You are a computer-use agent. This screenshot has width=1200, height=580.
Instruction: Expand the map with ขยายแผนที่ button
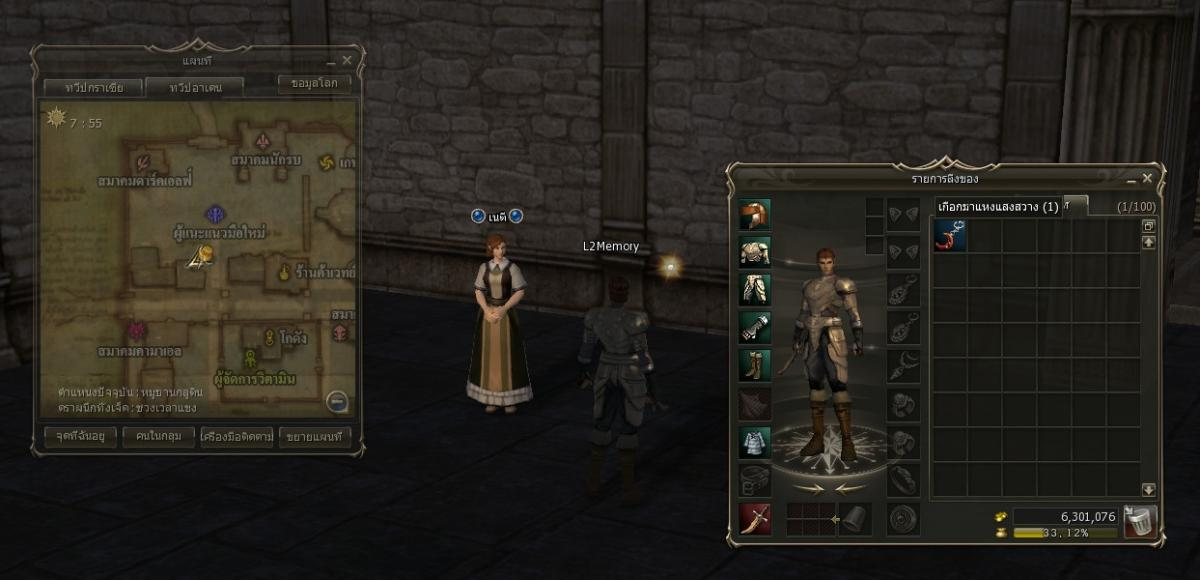click(315, 437)
